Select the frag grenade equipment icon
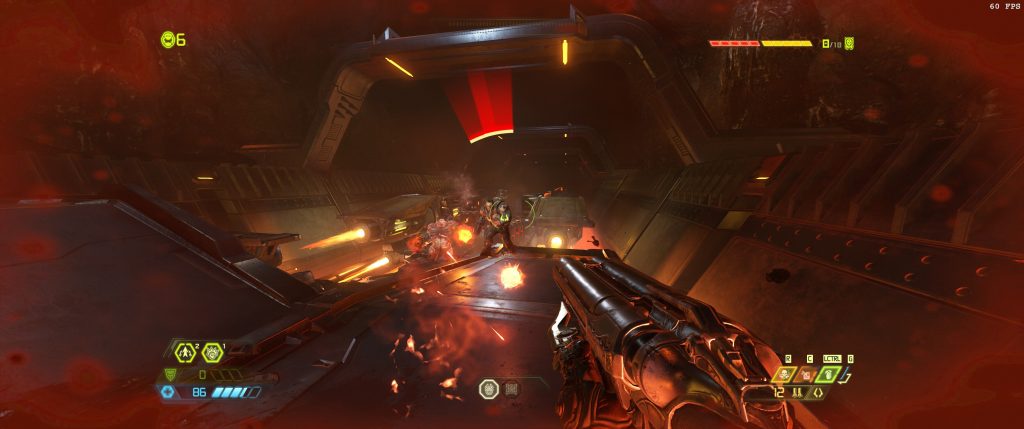This screenshot has height=429, width=1024. tap(185, 352)
